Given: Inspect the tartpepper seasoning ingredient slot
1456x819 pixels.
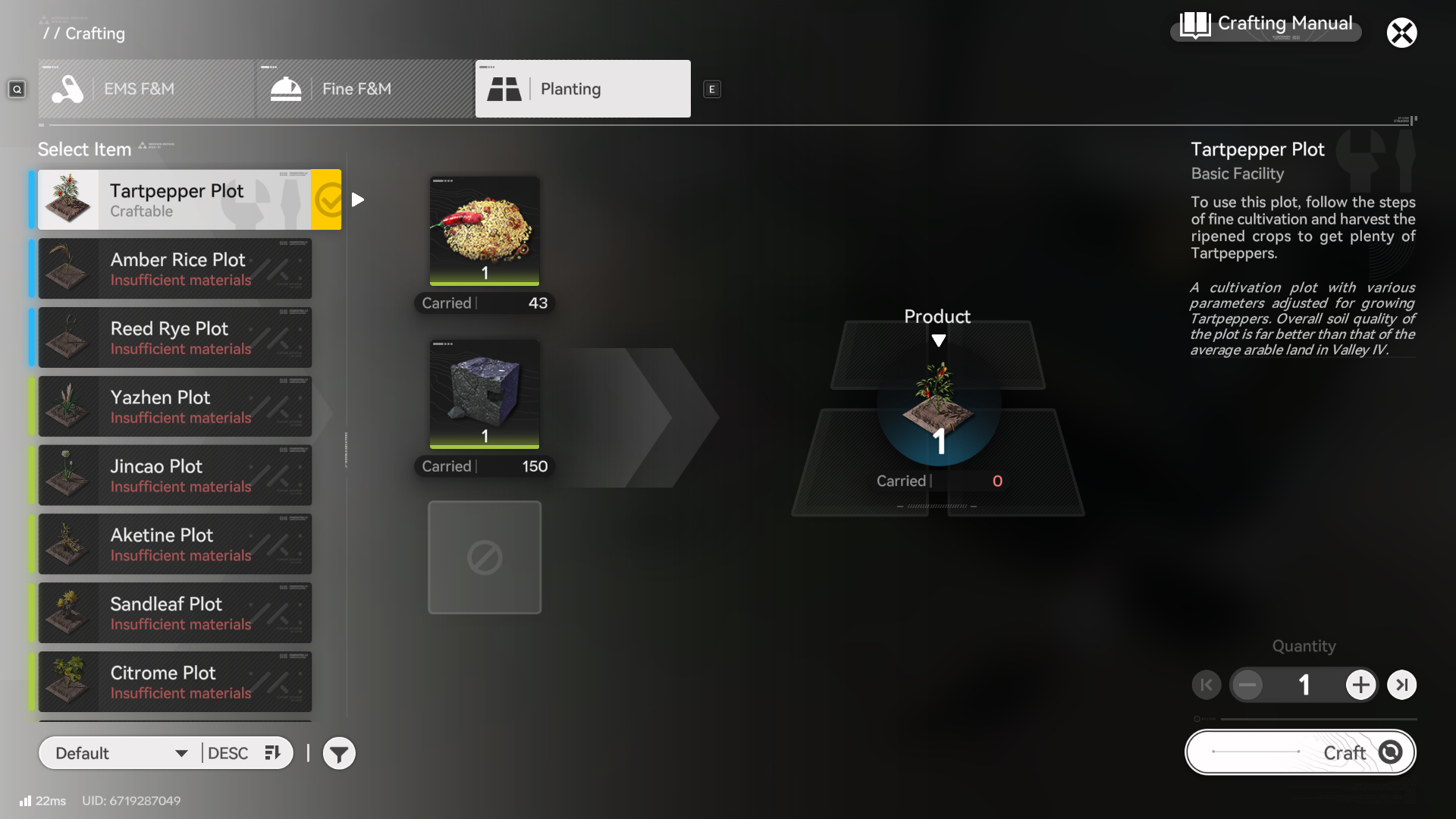Looking at the screenshot, I should 485,231.
